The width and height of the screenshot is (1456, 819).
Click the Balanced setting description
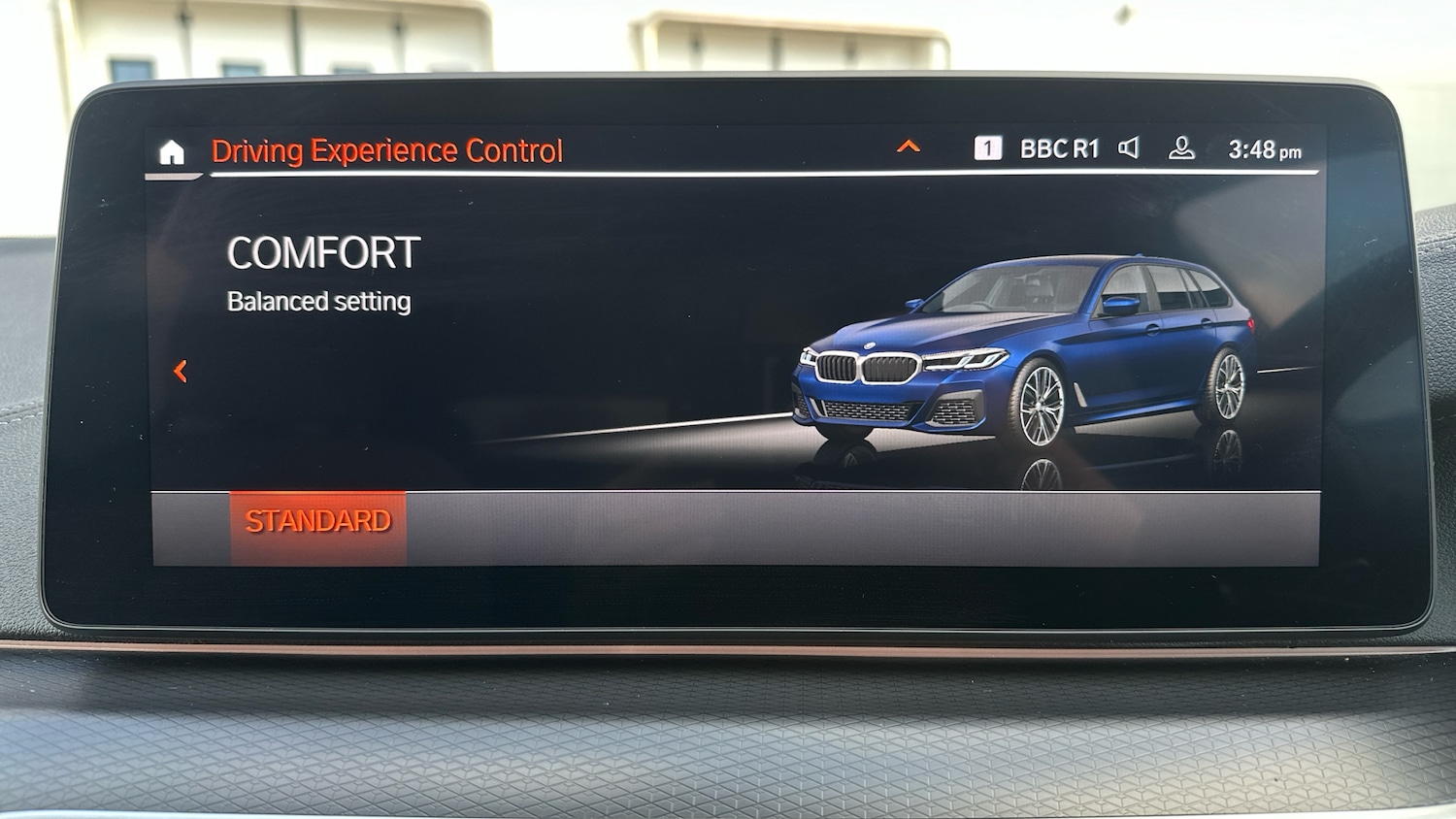coord(318,301)
